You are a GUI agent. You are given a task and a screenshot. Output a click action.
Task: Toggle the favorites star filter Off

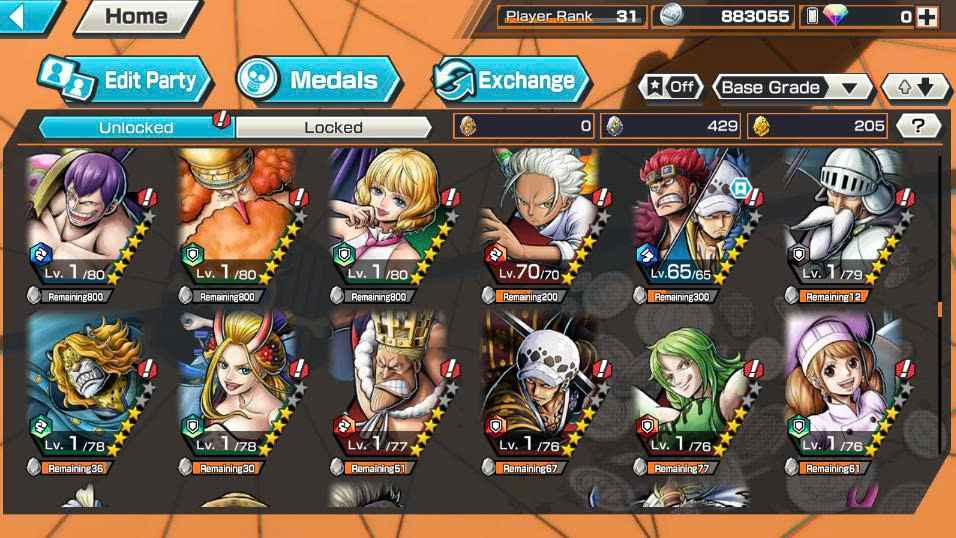(670, 87)
